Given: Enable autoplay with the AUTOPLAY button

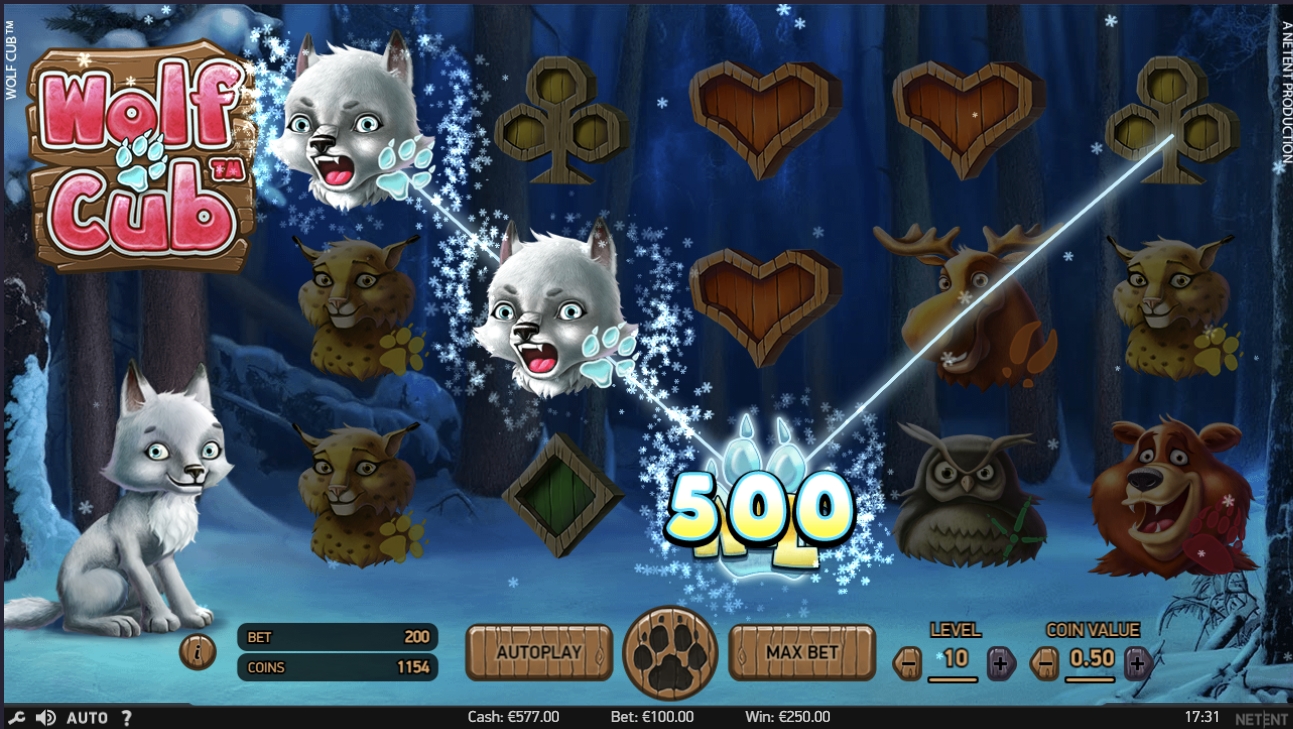Looking at the screenshot, I should pos(540,650).
